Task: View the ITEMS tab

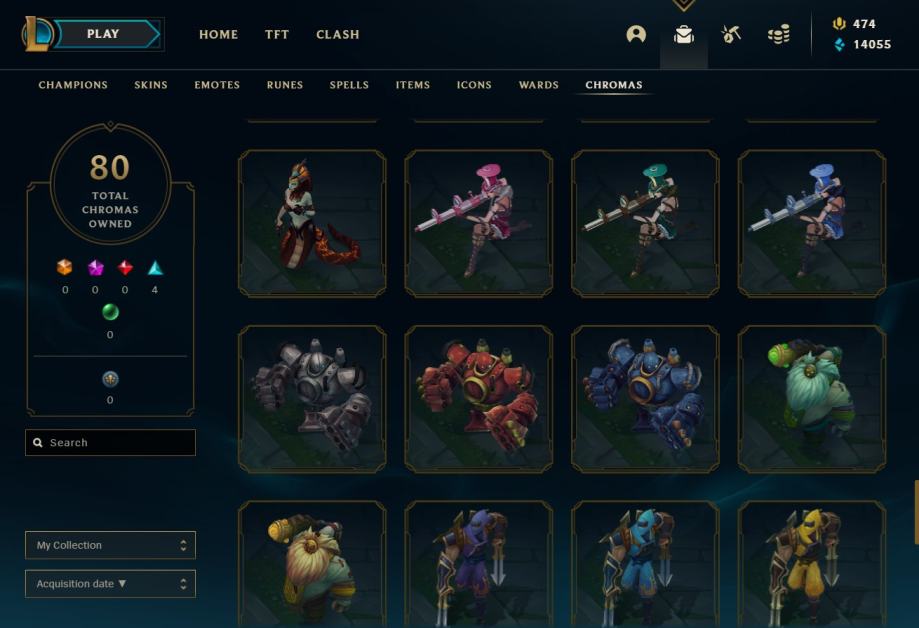Action: [x=413, y=85]
